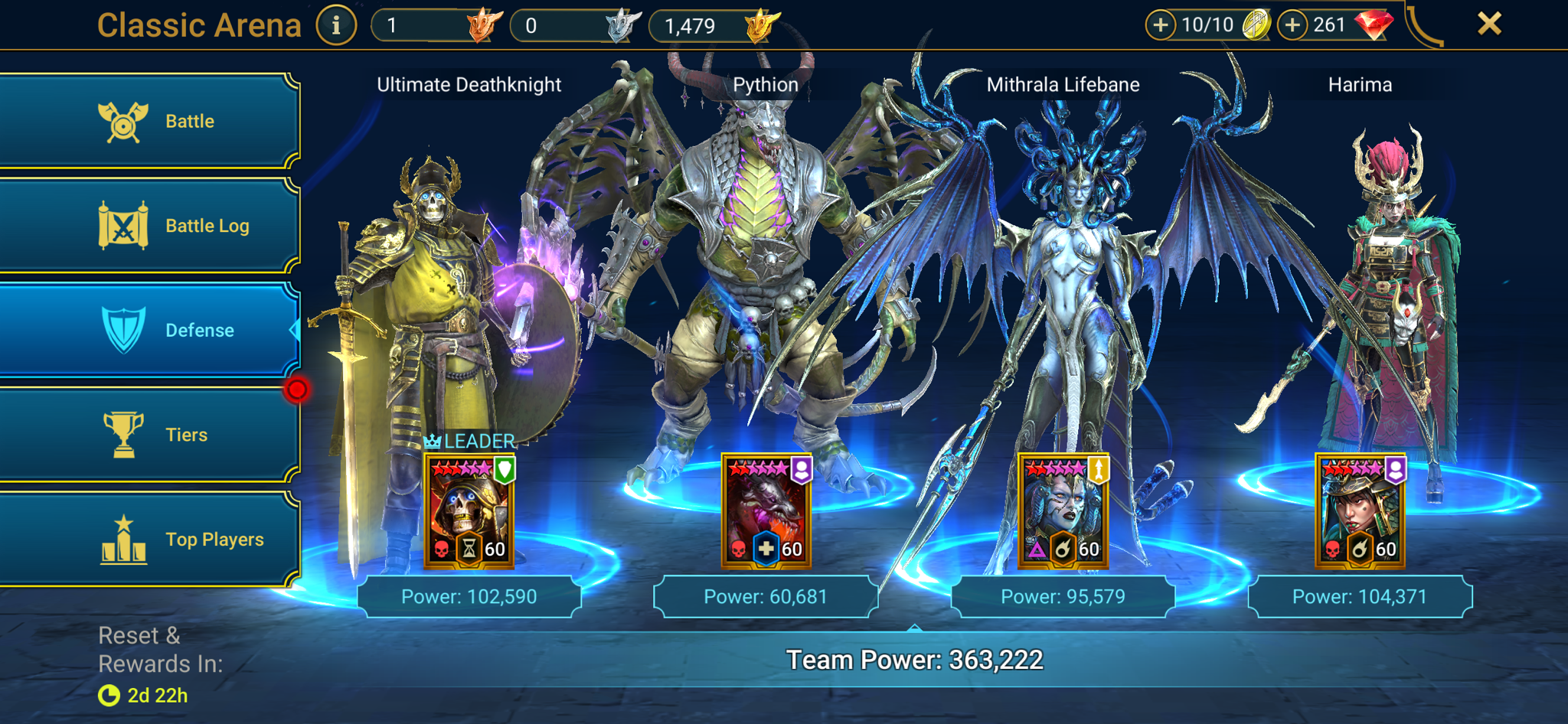Click the LEADER crown badge
This screenshot has width=1568, height=724.
[433, 441]
